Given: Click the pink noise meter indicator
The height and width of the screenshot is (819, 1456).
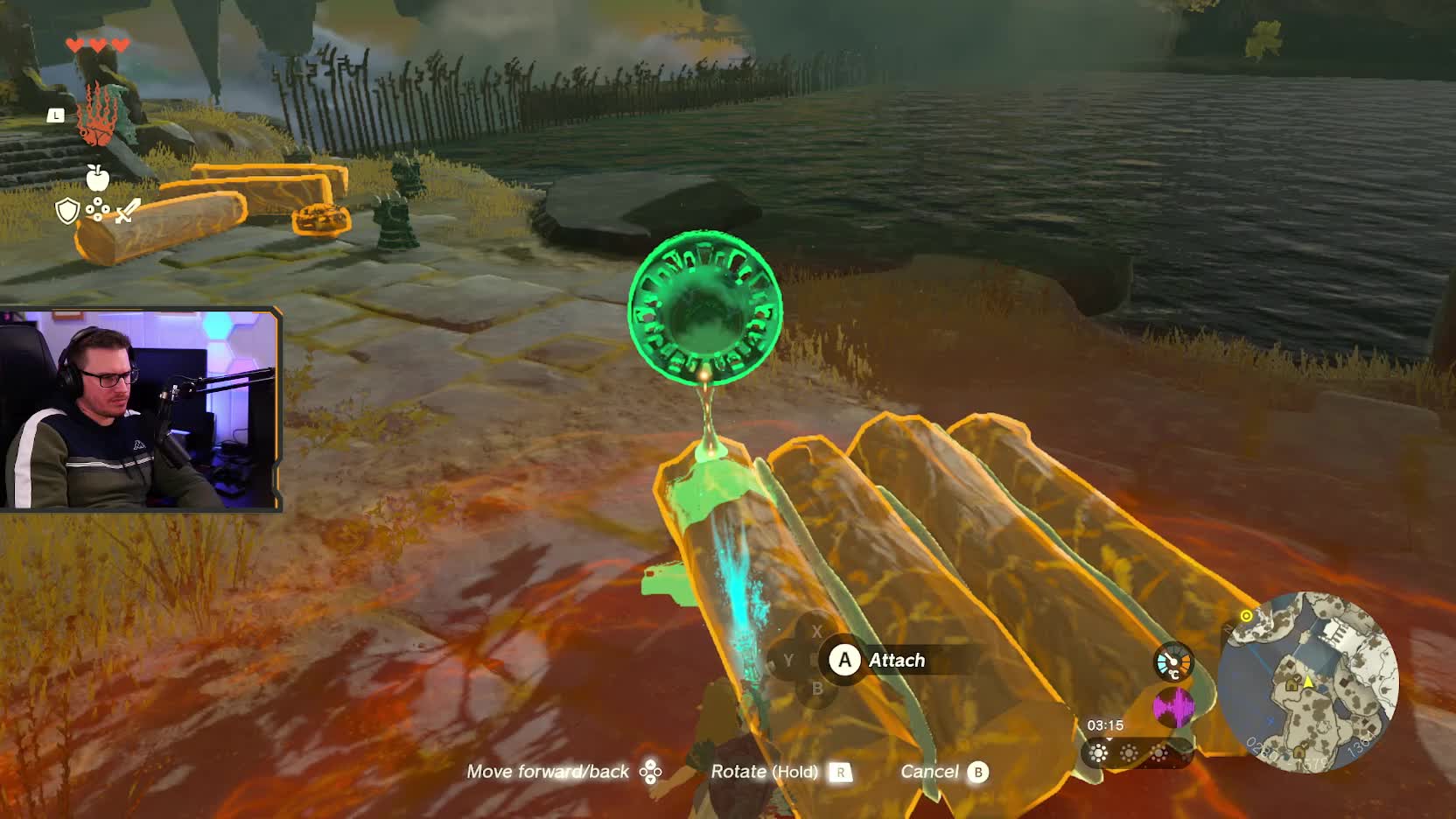Looking at the screenshot, I should tap(1172, 706).
